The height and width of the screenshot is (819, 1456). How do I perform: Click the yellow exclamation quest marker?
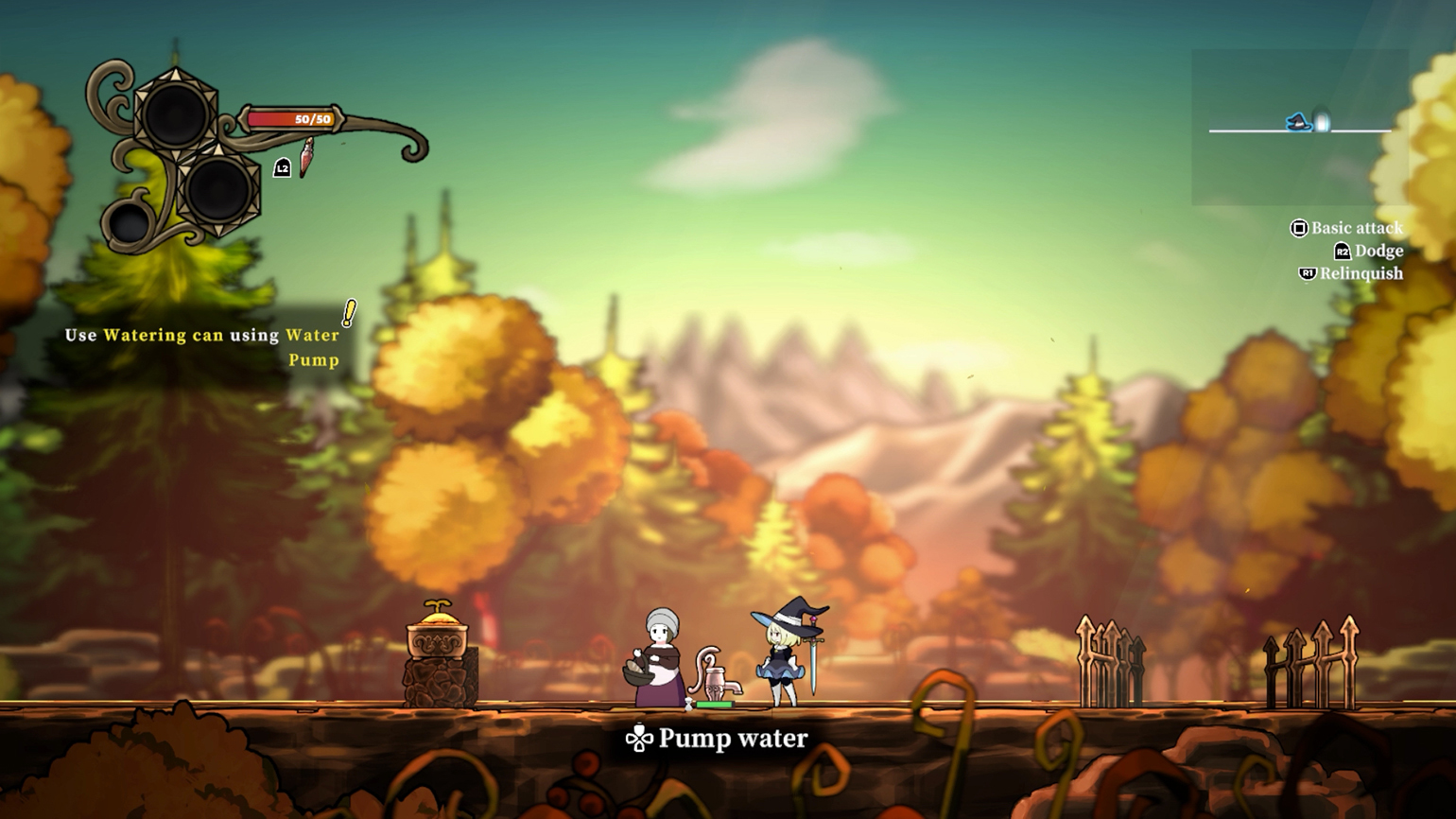point(349,313)
